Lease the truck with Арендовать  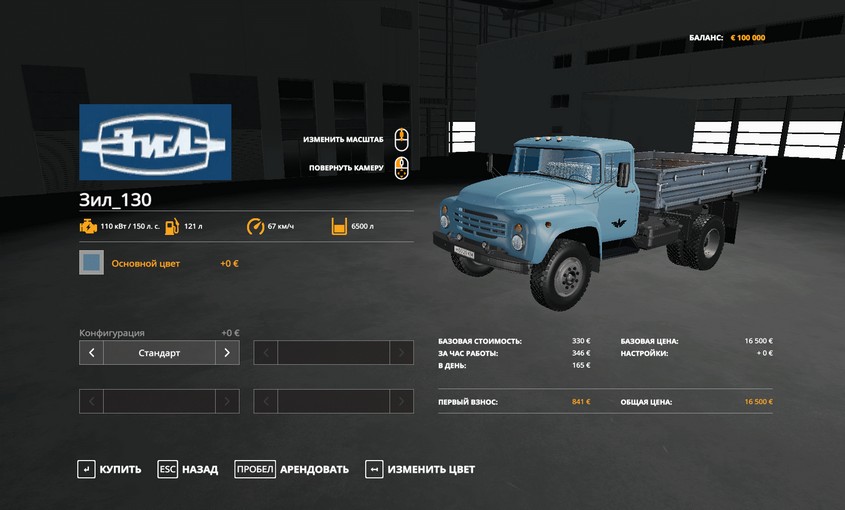[292, 469]
